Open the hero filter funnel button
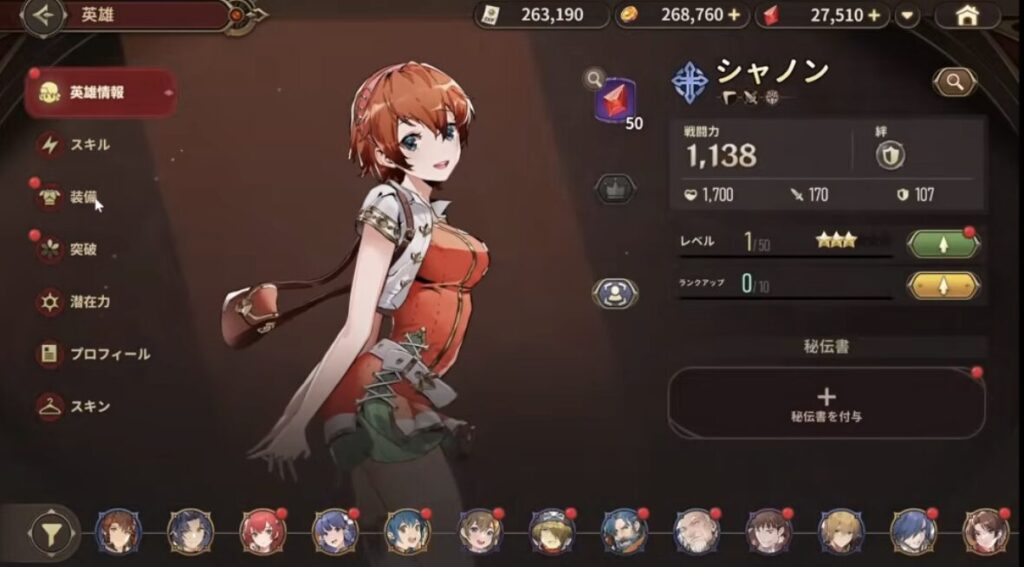The image size is (1024, 567). 46,533
